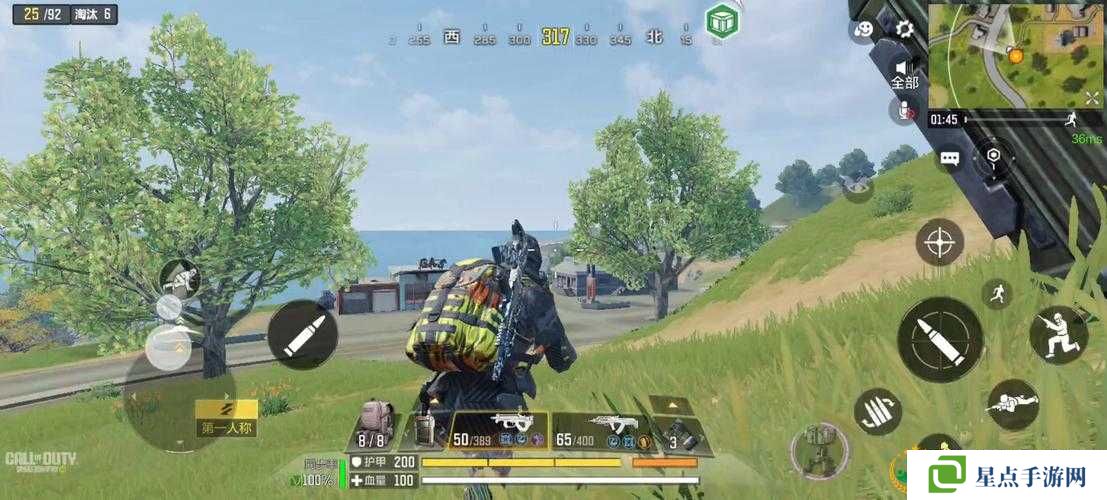The width and height of the screenshot is (1107, 500).
Task: Expand the throwable selector arrow
Action: [670, 404]
